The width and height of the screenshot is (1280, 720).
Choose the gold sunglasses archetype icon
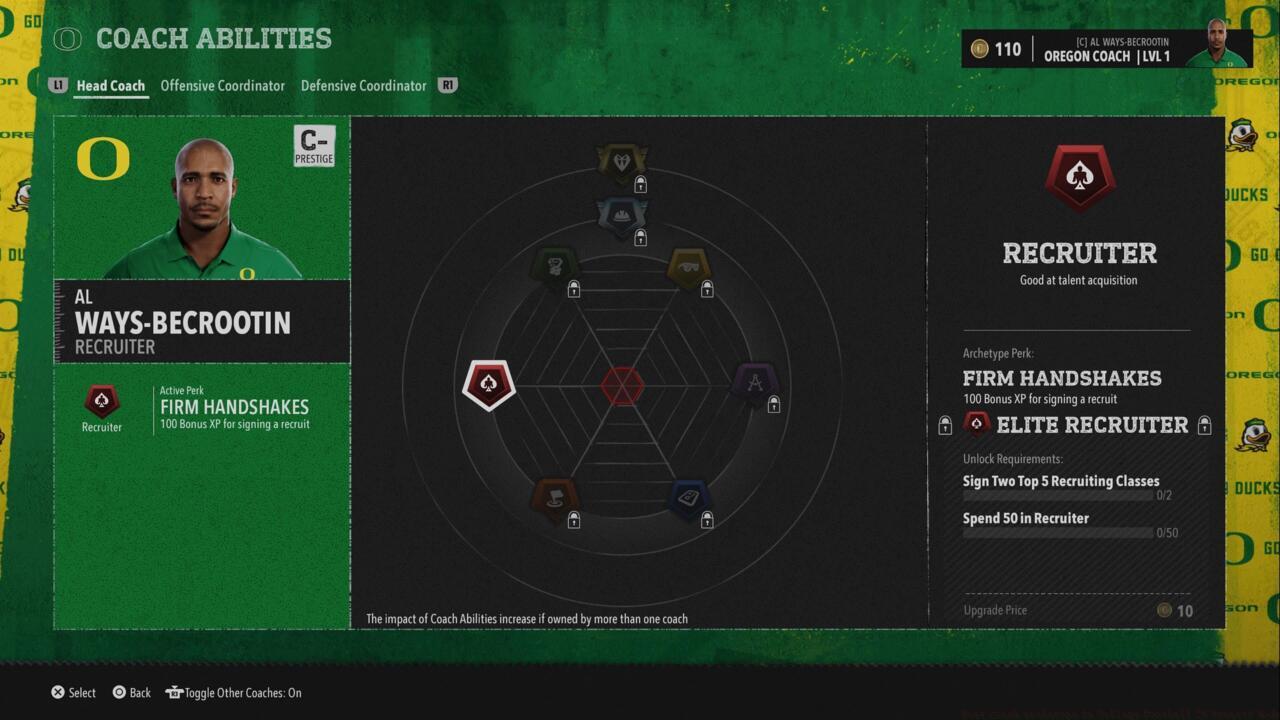click(x=689, y=267)
